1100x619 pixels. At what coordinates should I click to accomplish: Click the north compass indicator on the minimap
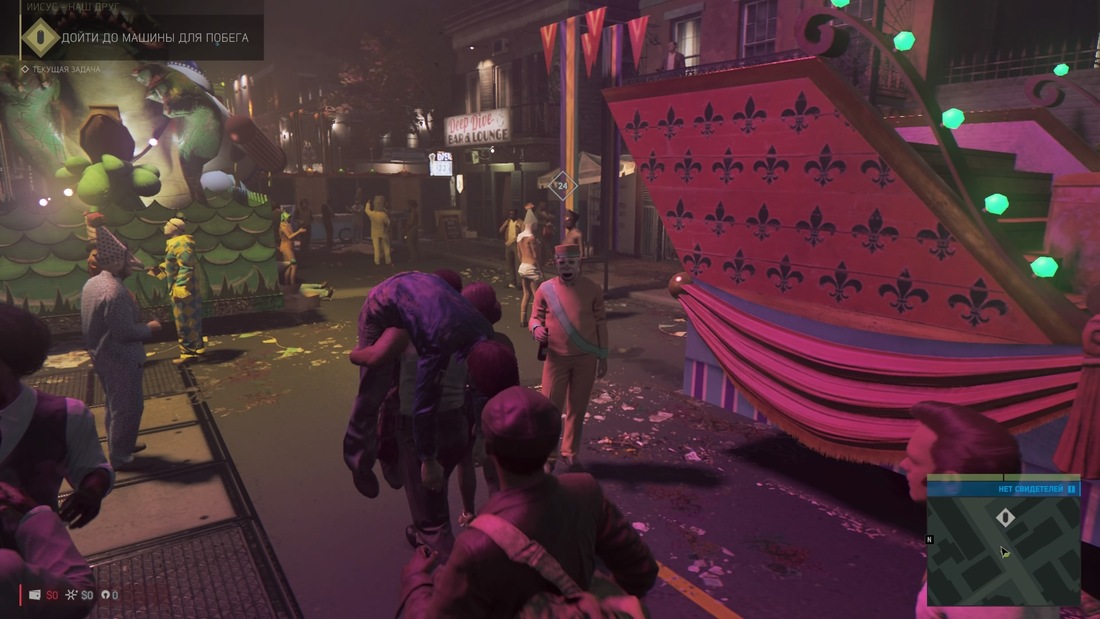pyautogui.click(x=929, y=539)
